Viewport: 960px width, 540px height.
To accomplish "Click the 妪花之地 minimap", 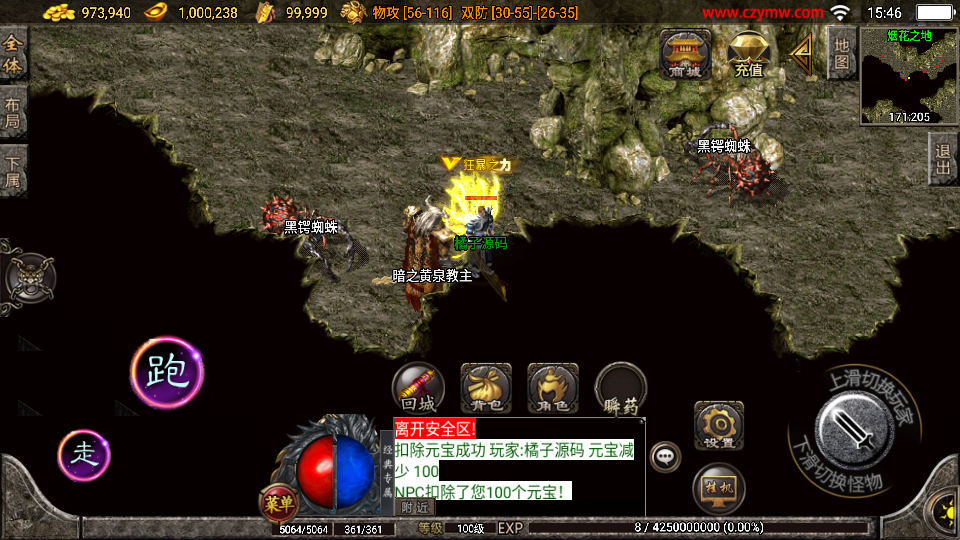I will click(x=908, y=75).
